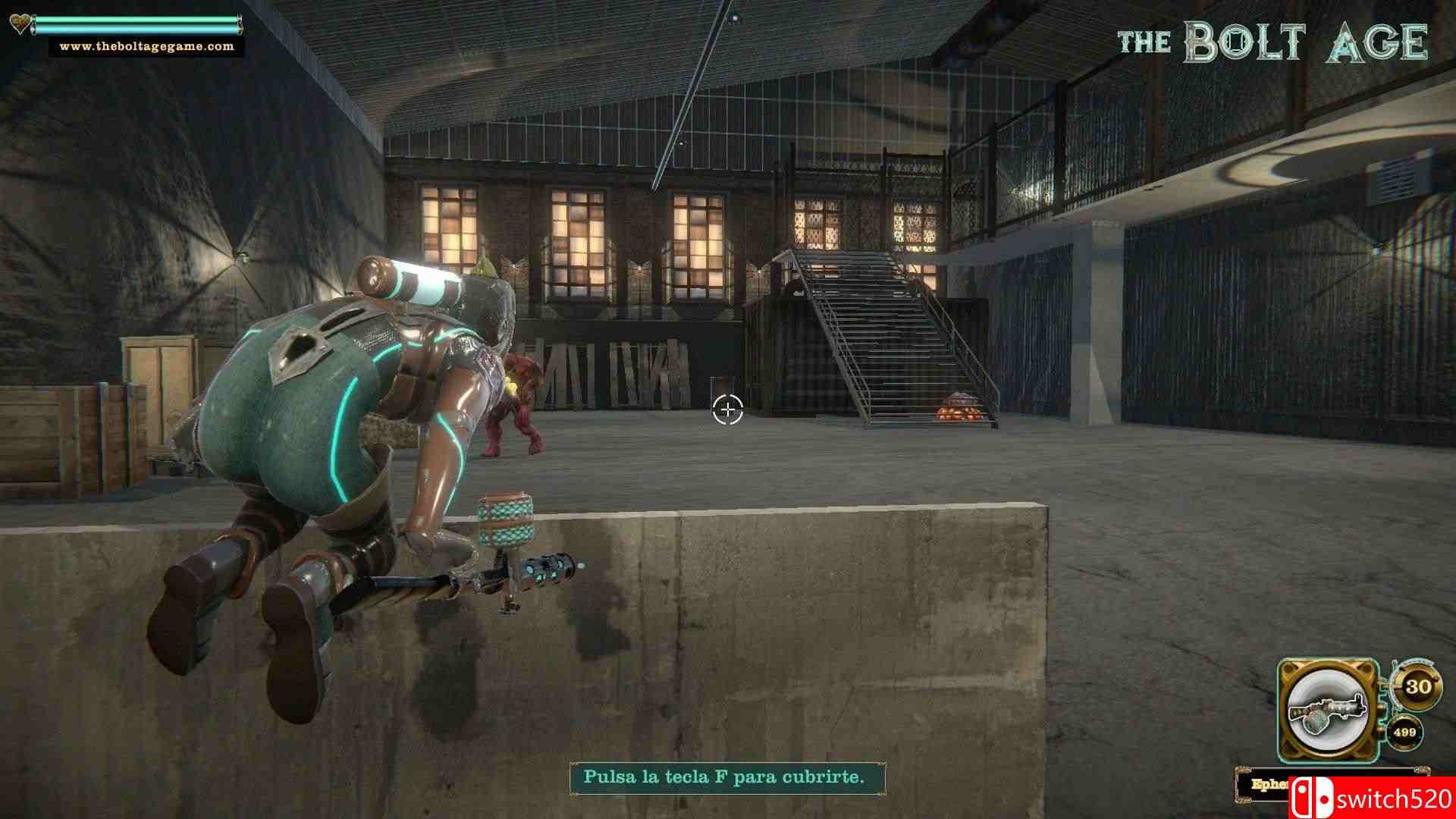
Task: Open the weapon slot panel above the name banner
Action: point(1328,709)
